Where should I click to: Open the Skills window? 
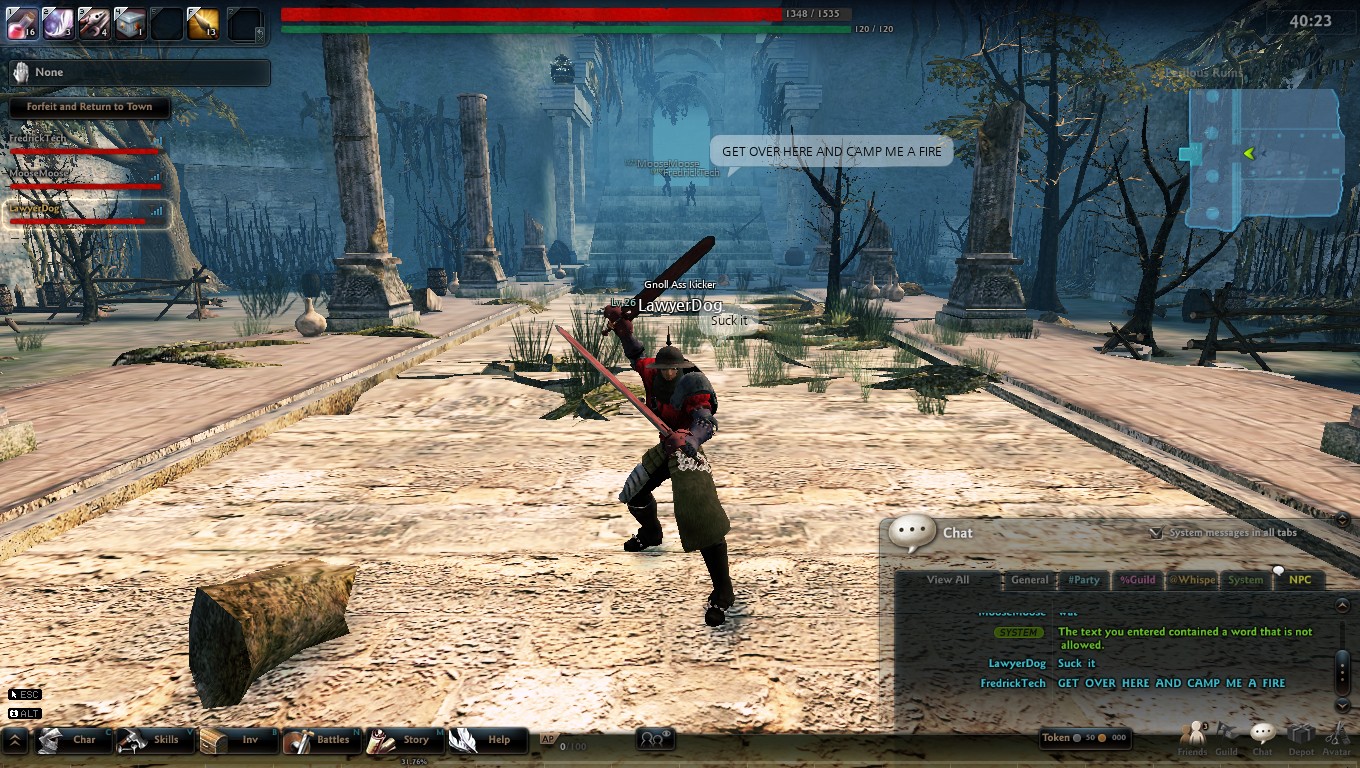[156, 740]
